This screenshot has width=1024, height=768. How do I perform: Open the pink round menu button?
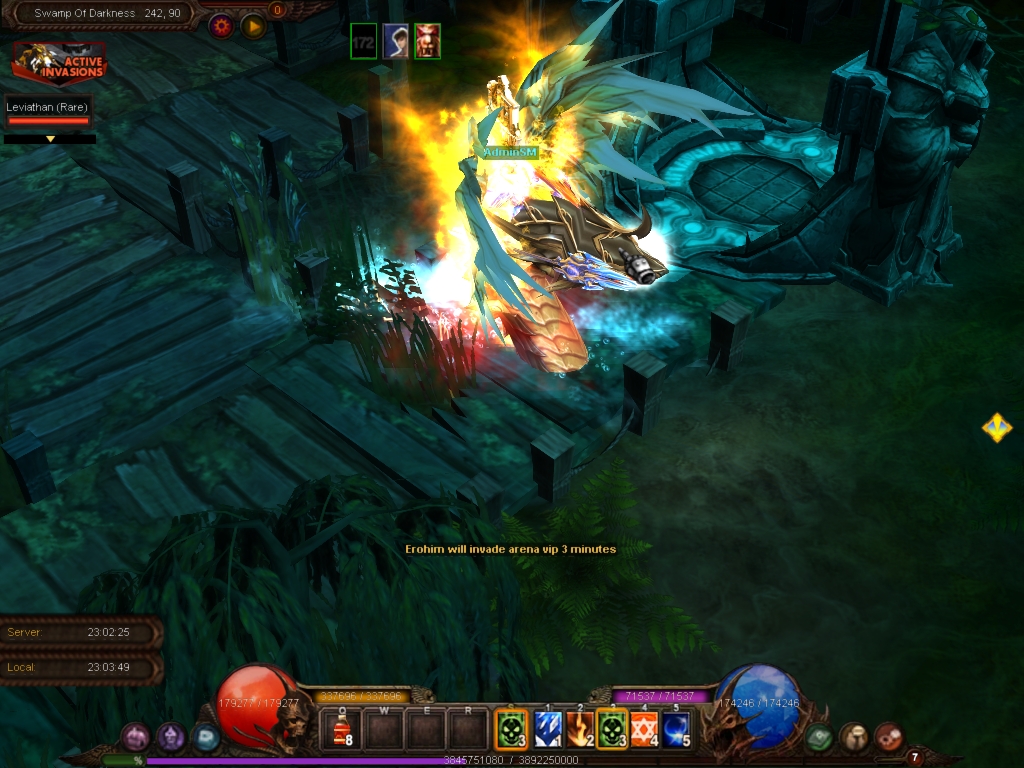pos(136,738)
